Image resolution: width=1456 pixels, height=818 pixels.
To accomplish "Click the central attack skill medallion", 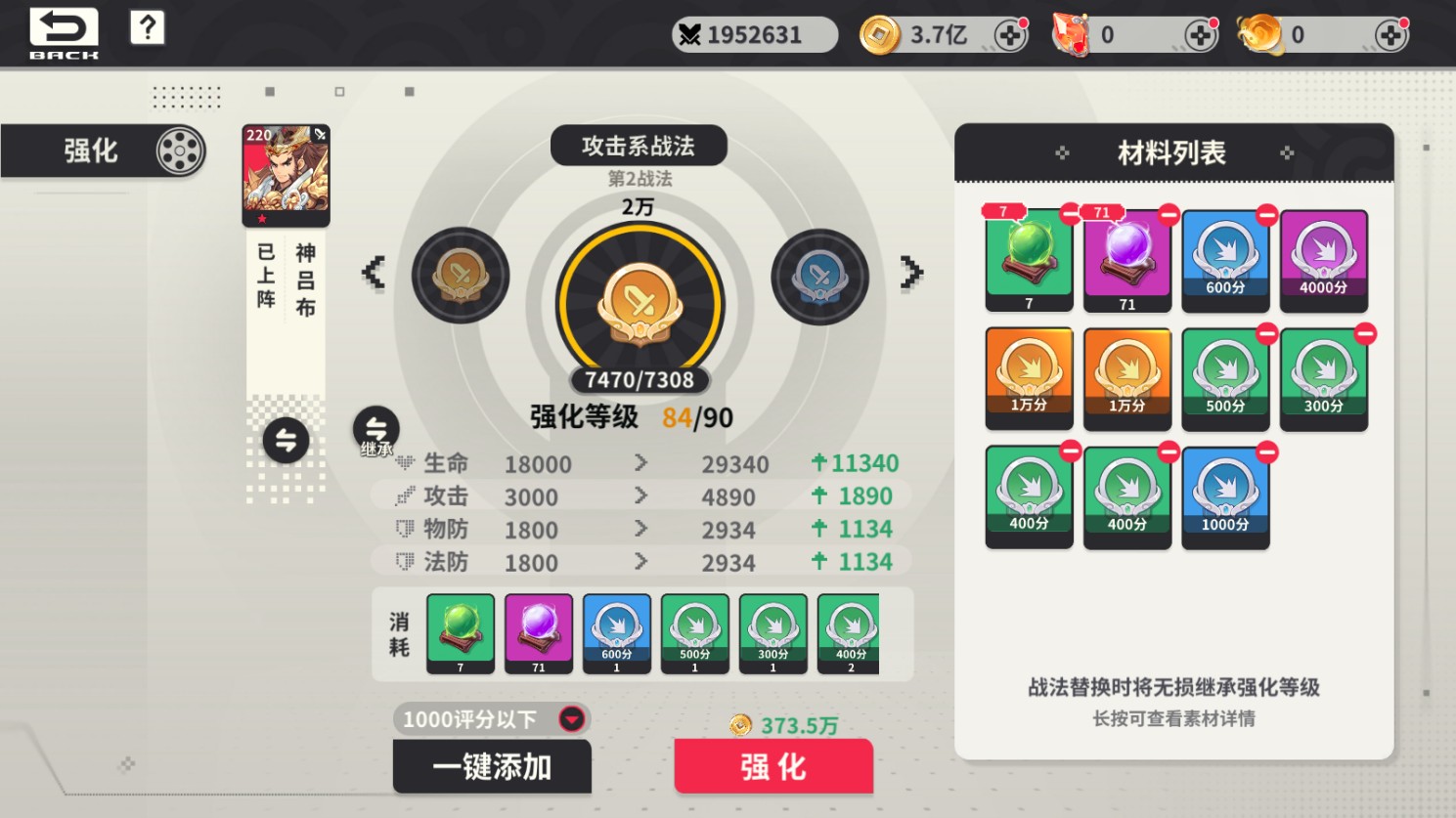I will pos(640,303).
